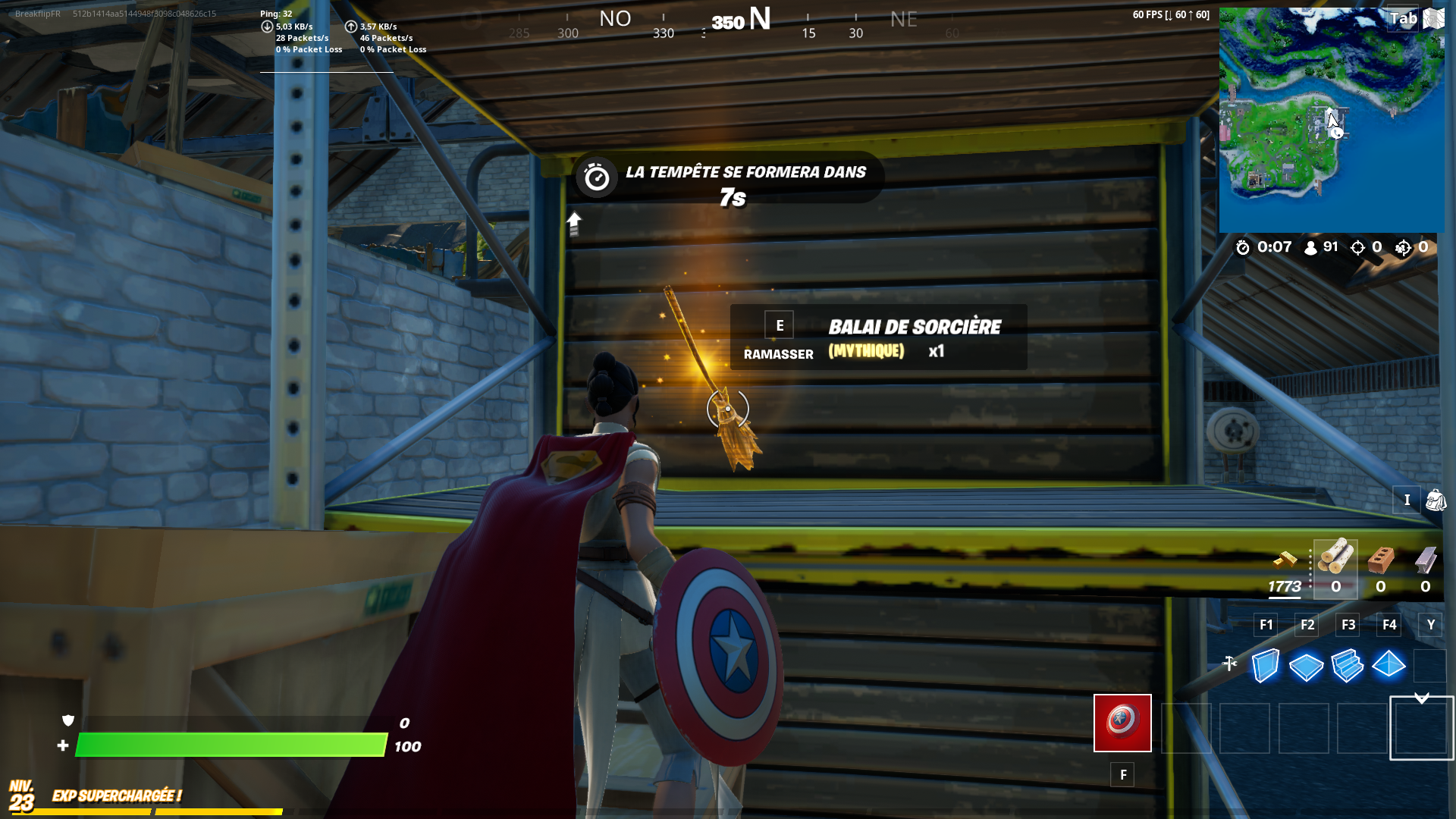
Task: Select the floor build piece
Action: point(1306,667)
